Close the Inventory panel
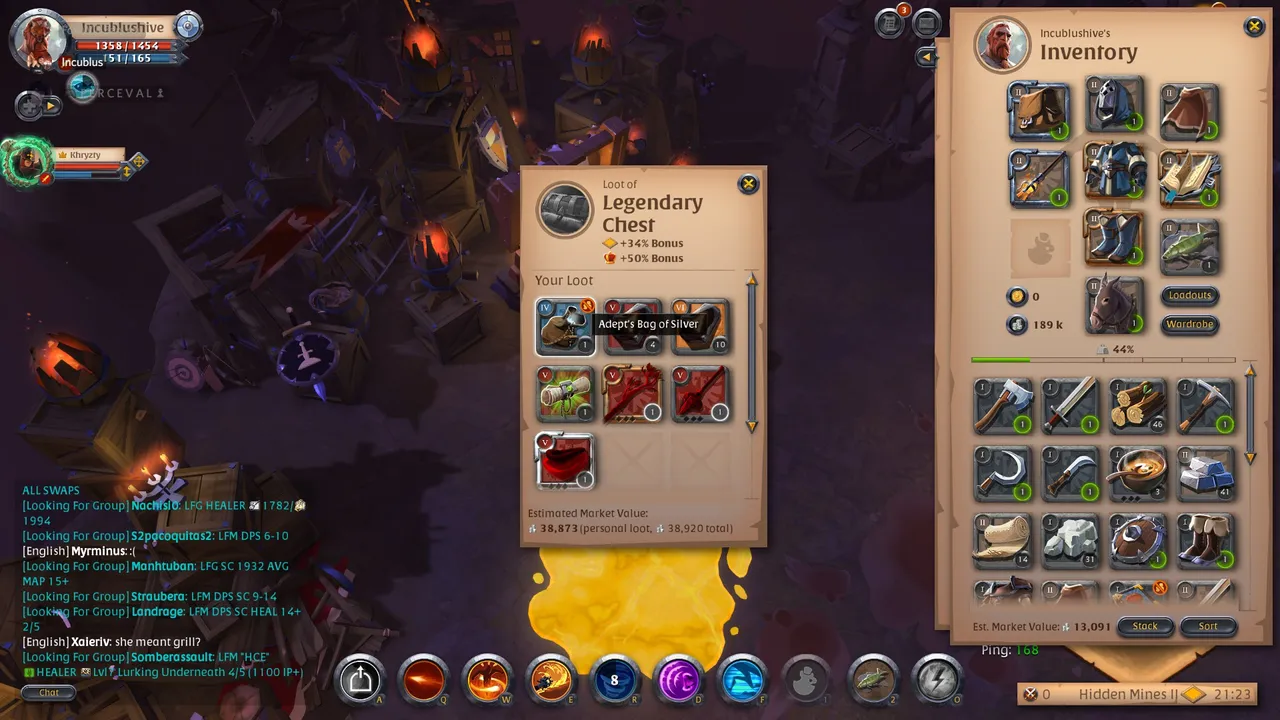Image resolution: width=1280 pixels, height=720 pixels. [x=1254, y=27]
